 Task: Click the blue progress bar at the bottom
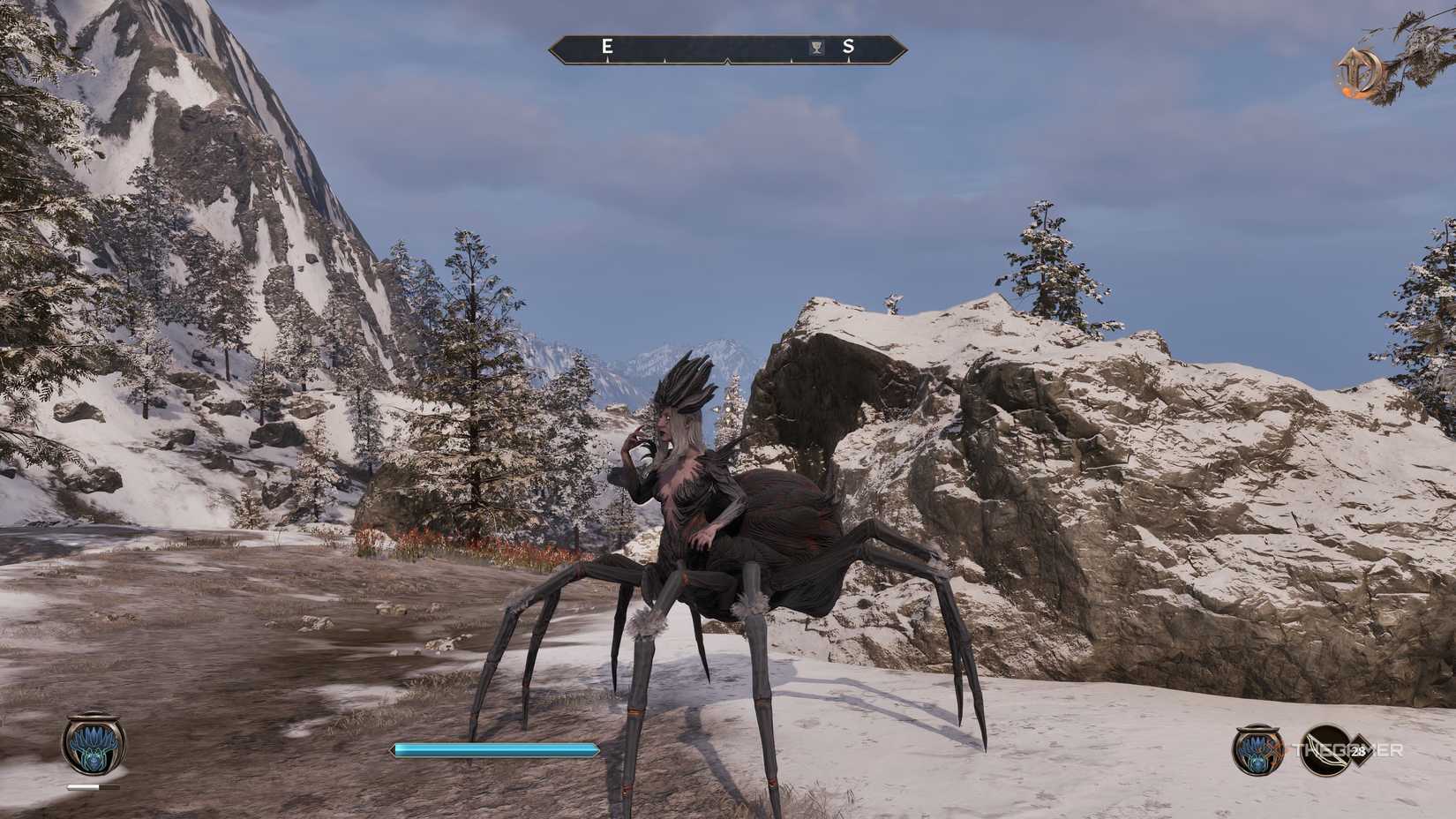coord(494,748)
